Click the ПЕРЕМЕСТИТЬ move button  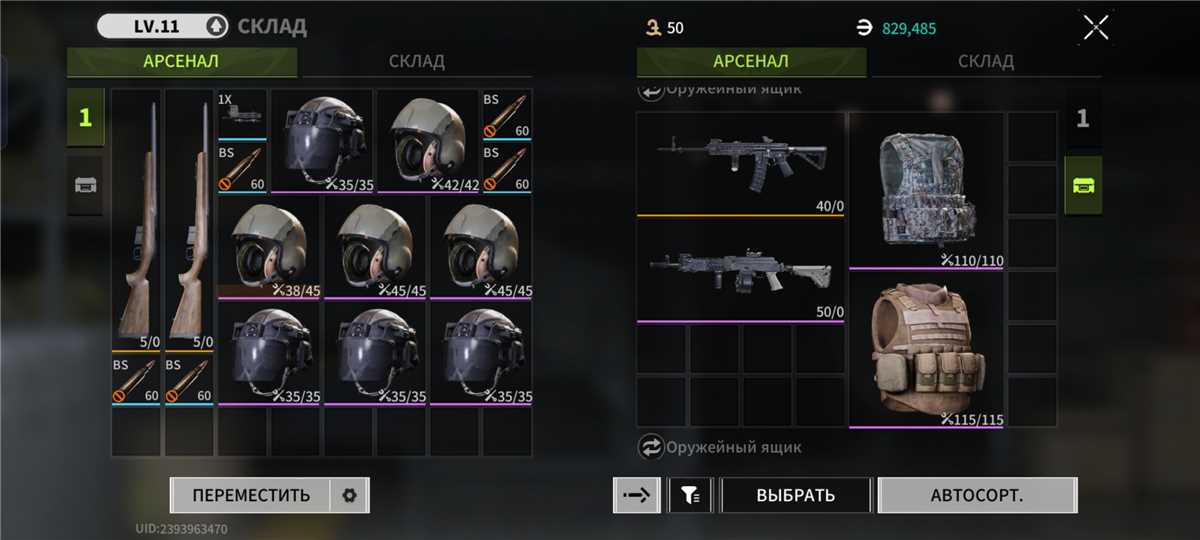click(251, 495)
